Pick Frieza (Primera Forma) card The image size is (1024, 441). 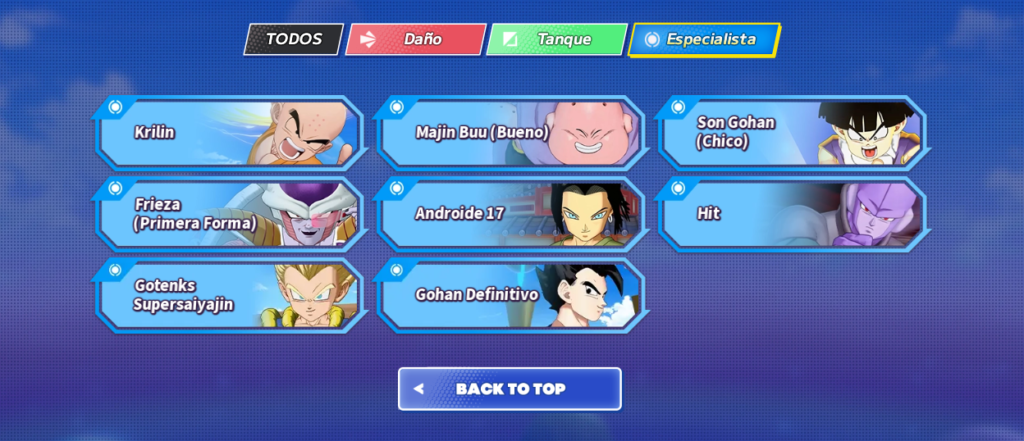[229, 214]
